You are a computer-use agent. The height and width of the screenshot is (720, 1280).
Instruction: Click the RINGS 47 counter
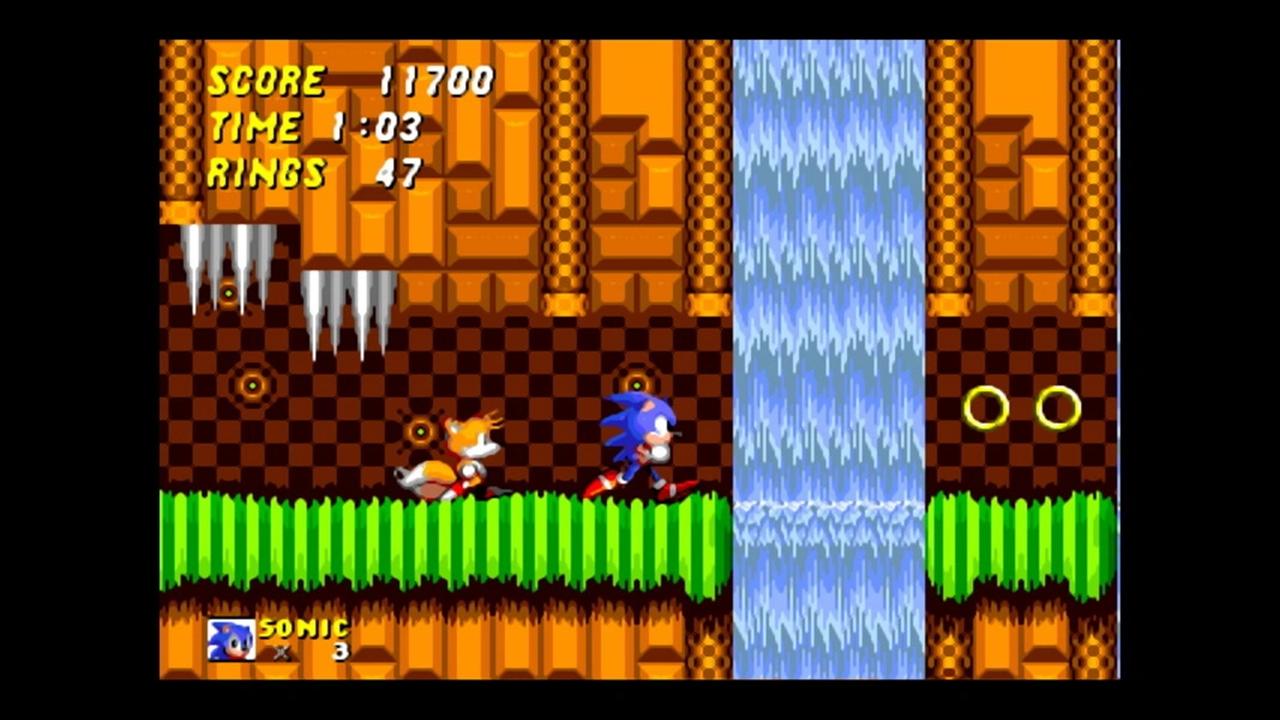[x=310, y=173]
